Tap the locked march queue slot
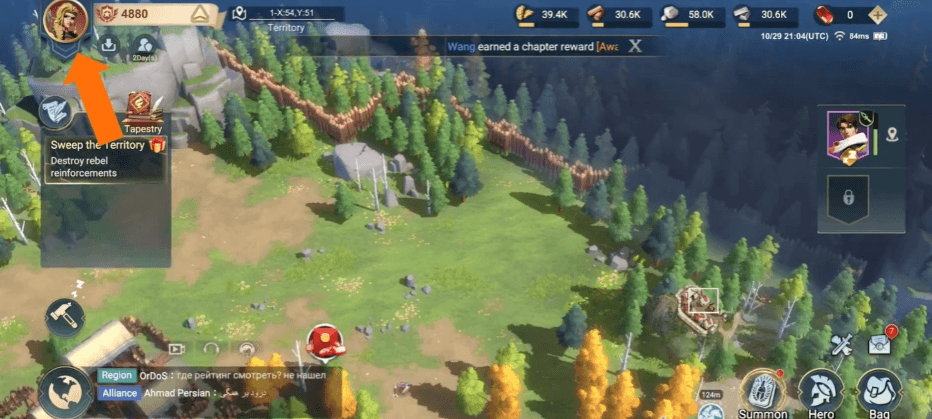The width and height of the screenshot is (932, 419). click(848, 198)
